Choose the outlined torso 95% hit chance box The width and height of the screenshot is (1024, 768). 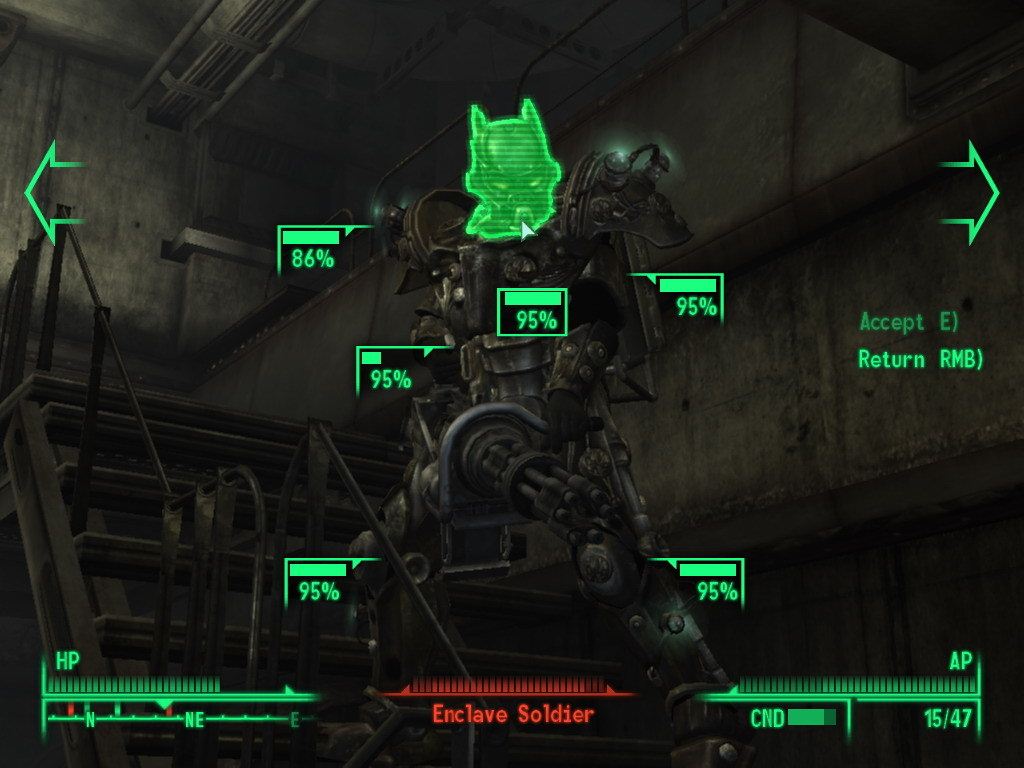tap(533, 311)
